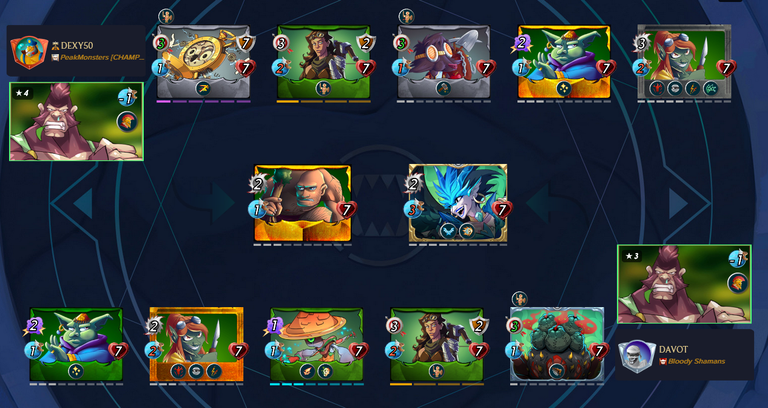Viewport: 768px width, 408px height.
Task: Select DEXY50's orange-haired dagger monster card
Action: point(685,63)
